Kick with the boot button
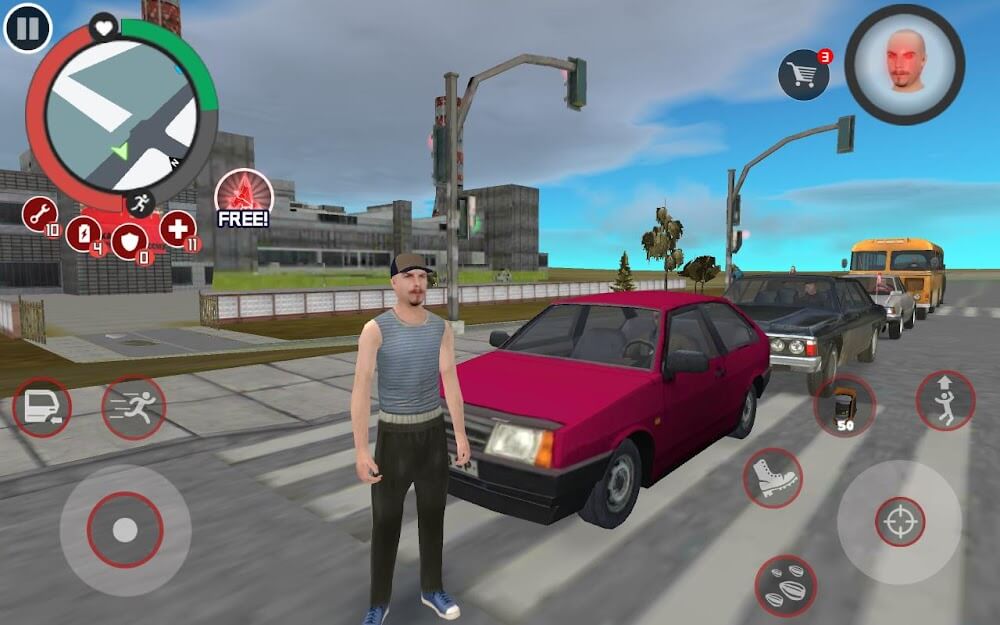Screen dimensions: 1000x625 [x=773, y=477]
